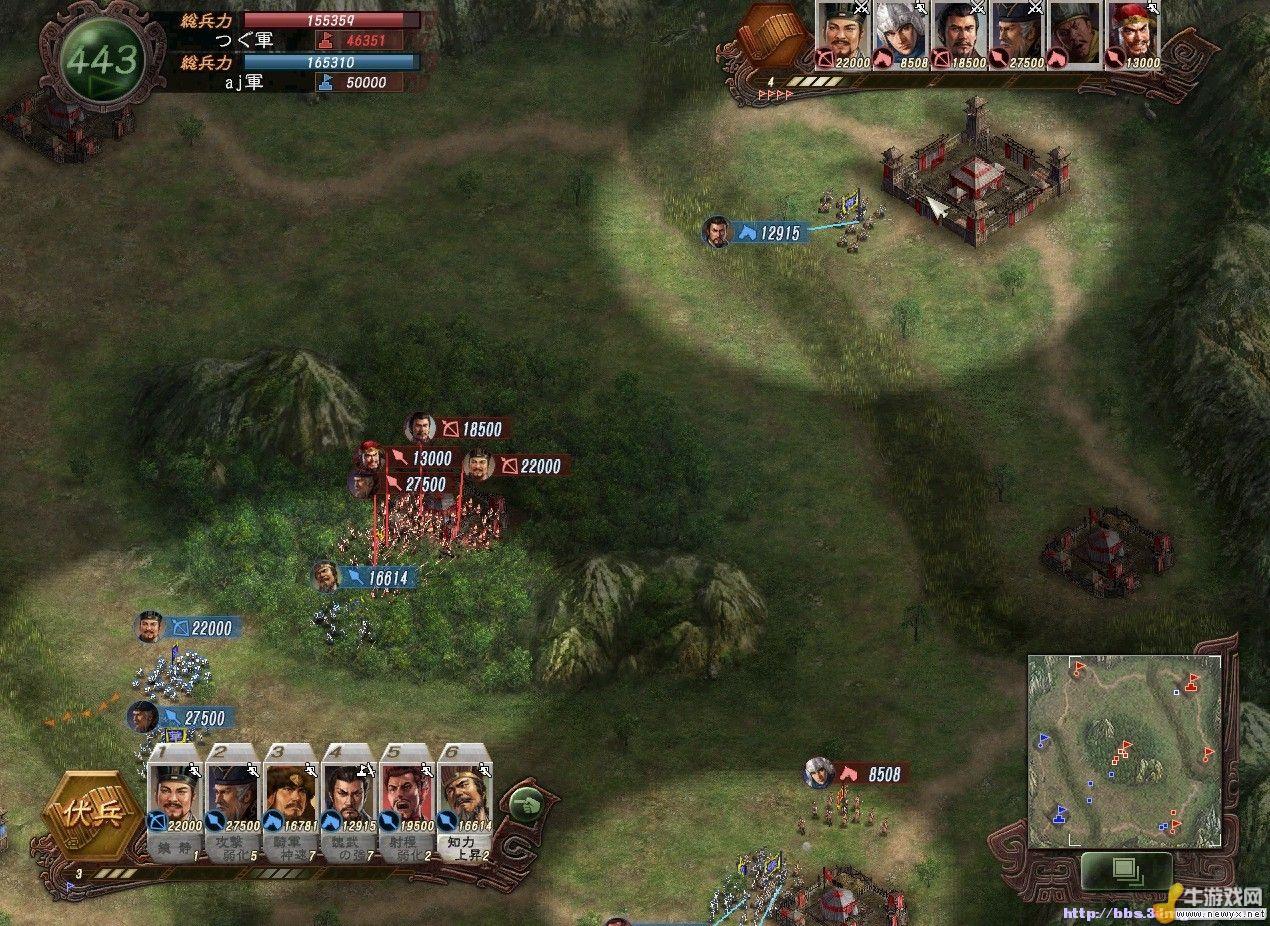This screenshot has width=1270, height=926.
Task: Inspect enemy officer portrait with 18500 archers
Action: (x=961, y=35)
